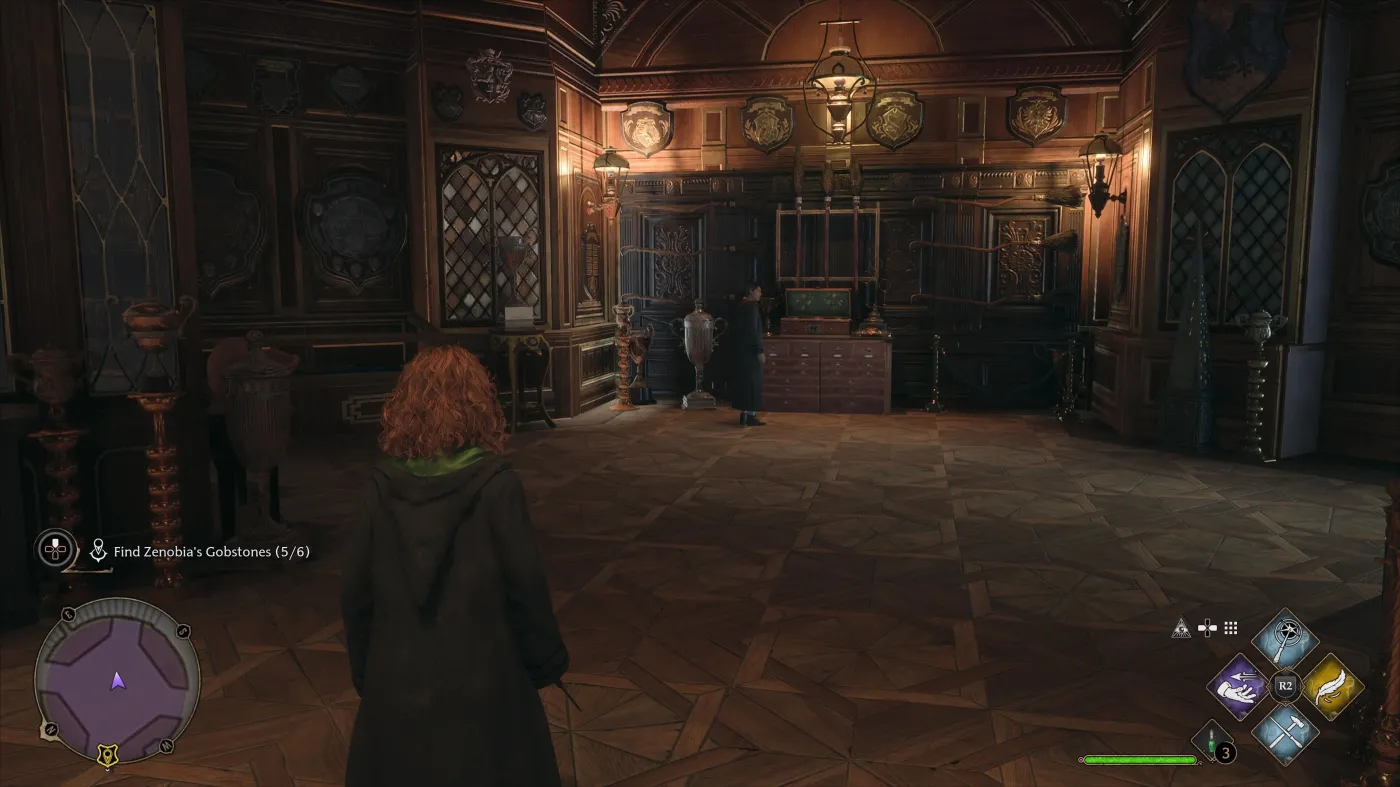The image size is (1400, 787).
Task: Click the purple player arrow on the minimap
Action: 117,681
